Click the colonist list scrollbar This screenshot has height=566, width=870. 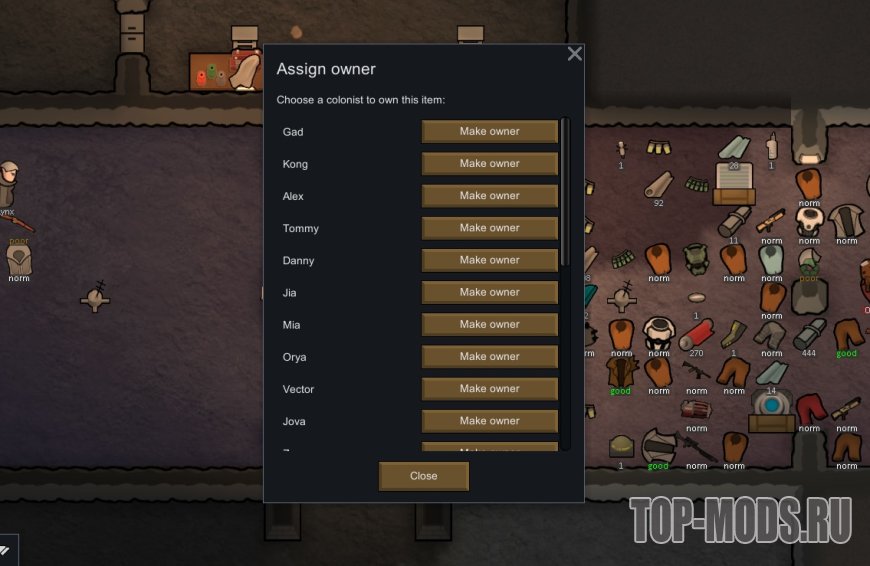[x=565, y=190]
